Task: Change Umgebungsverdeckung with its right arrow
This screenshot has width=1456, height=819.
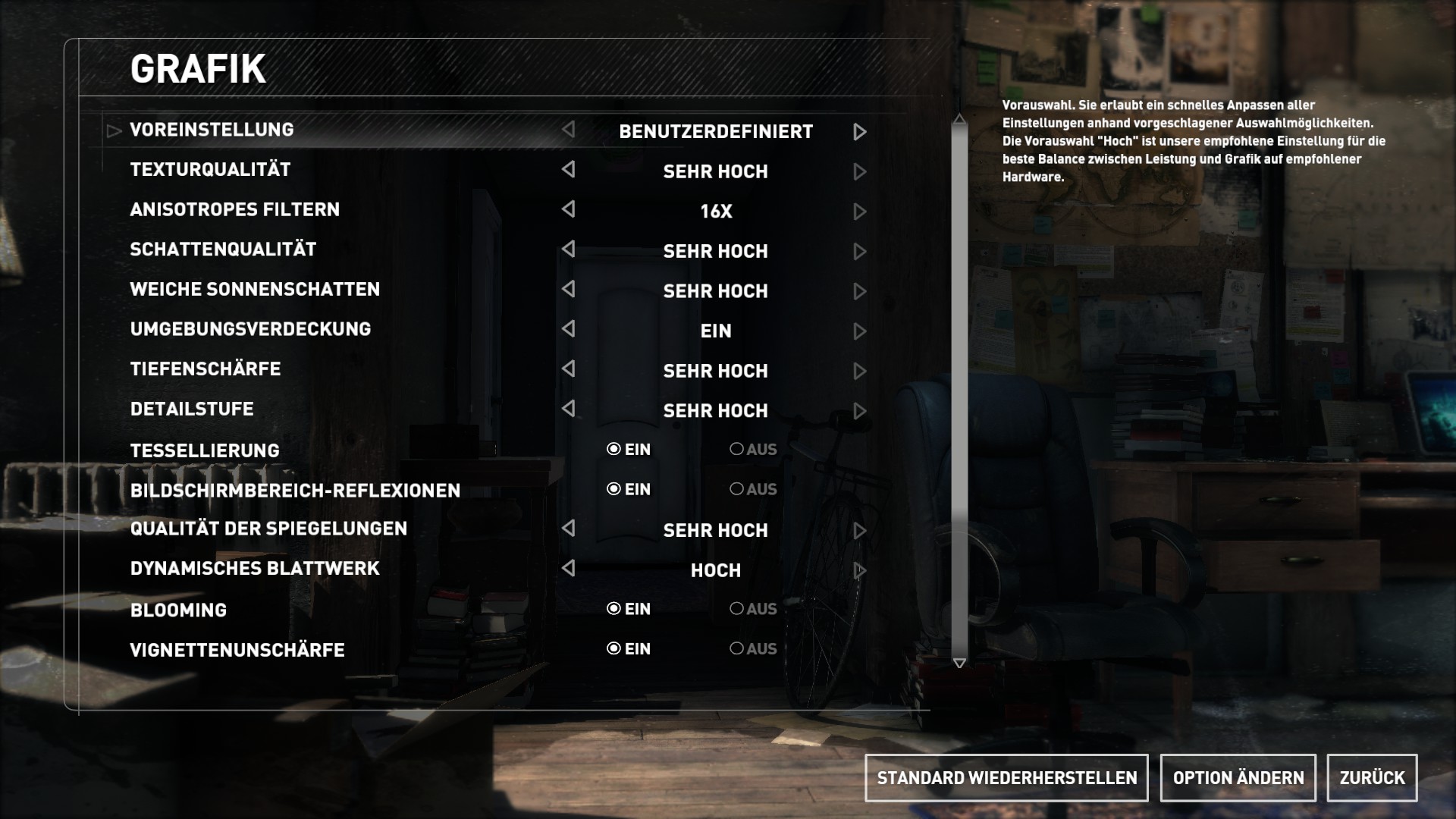Action: pos(859,331)
